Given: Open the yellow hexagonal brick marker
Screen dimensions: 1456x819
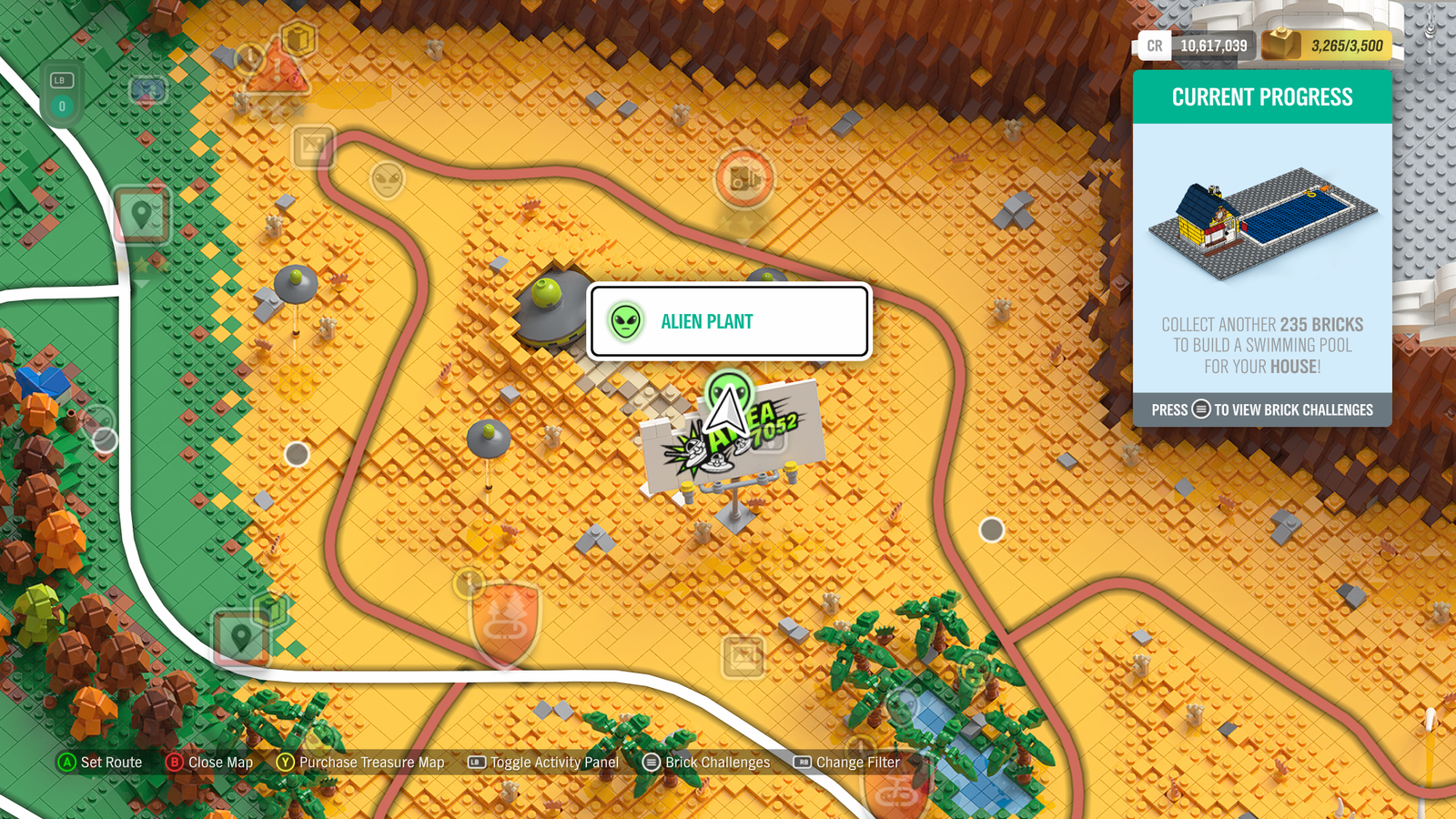Looking at the screenshot, I should [298, 39].
